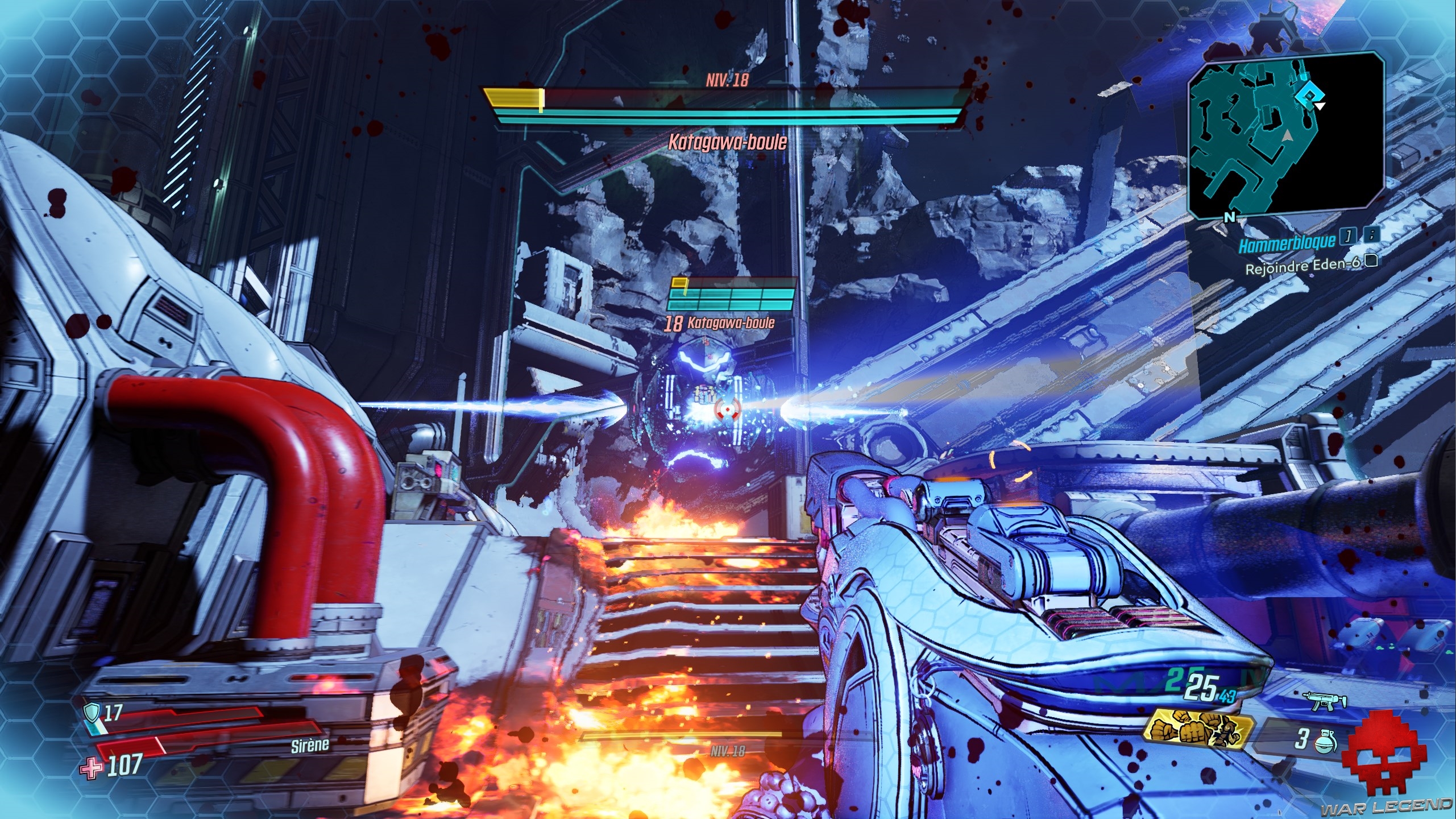Click the shield icon beside 17
This screenshot has width=1456, height=819.
click(92, 712)
